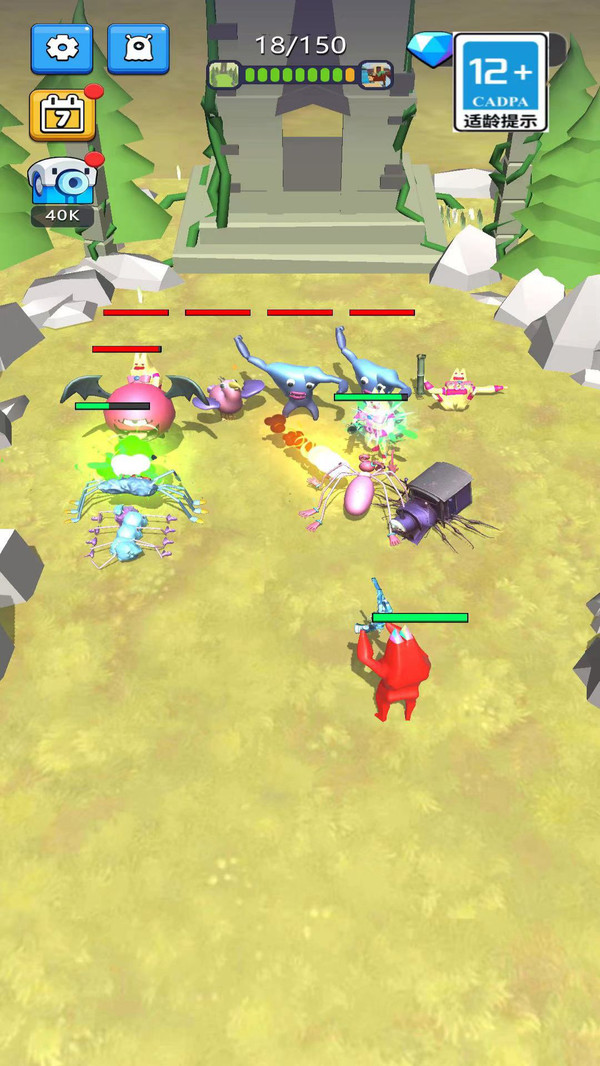Tap the 40K camera reward icon
This screenshot has height=1066, width=600.
click(62, 186)
